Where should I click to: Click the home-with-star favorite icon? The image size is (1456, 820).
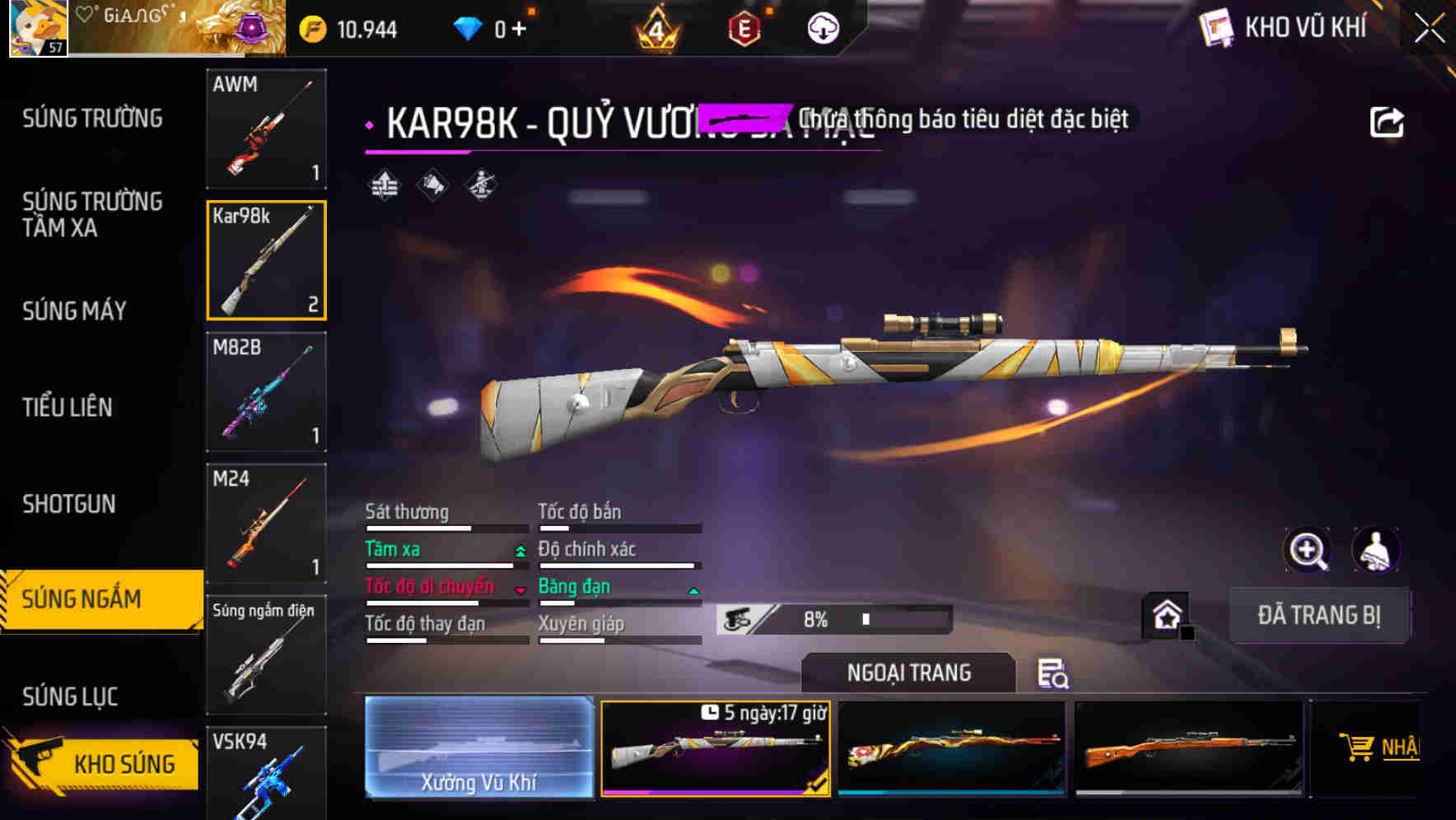pos(1167,614)
